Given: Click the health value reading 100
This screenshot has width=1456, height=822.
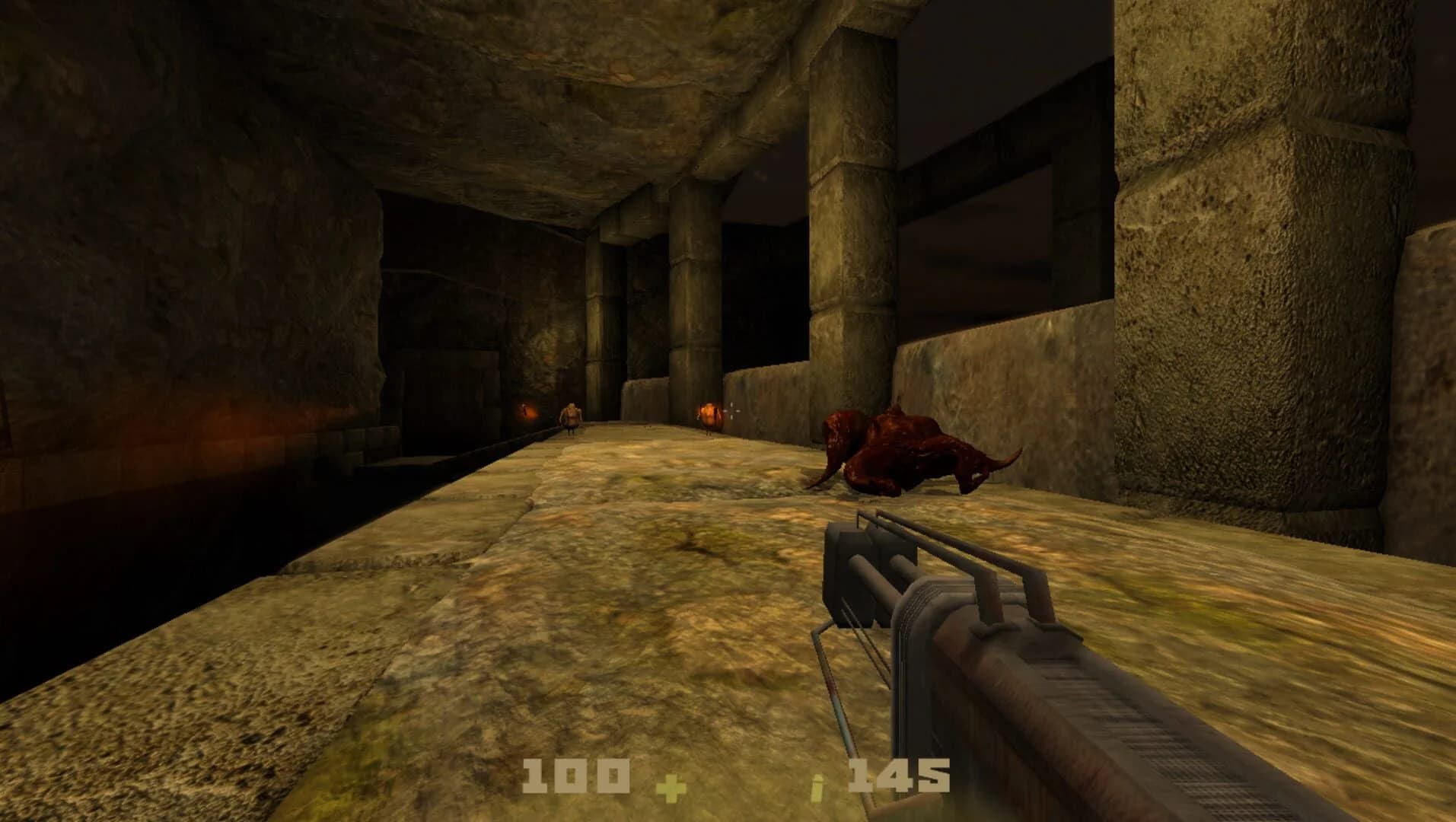Looking at the screenshot, I should pos(576,775).
